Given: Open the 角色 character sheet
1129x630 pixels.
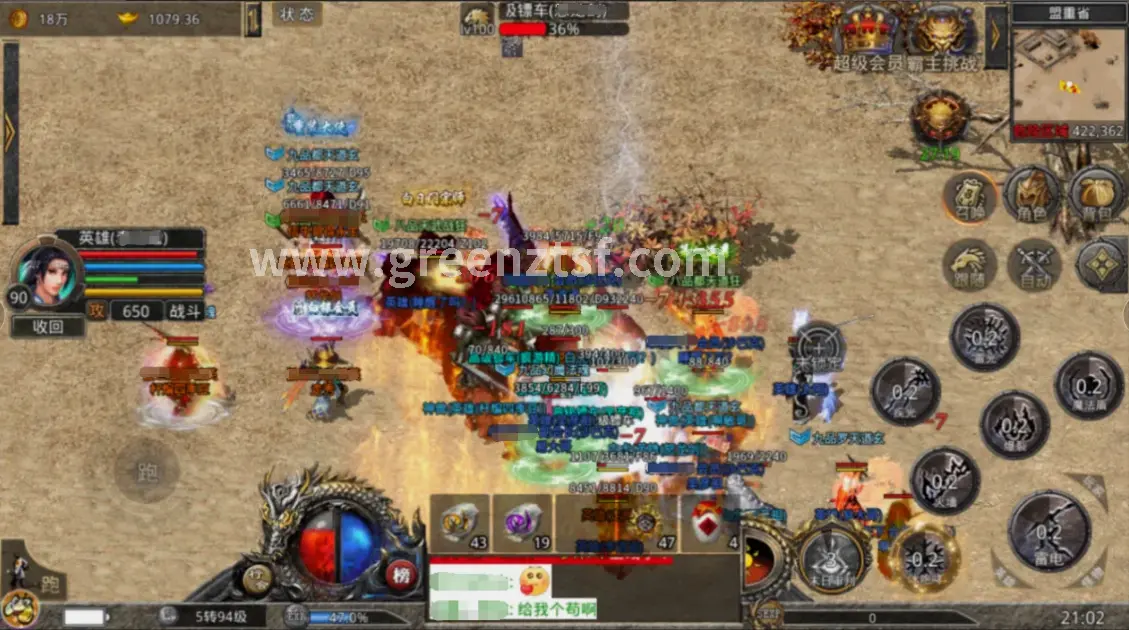Looking at the screenshot, I should pyautogui.click(x=1032, y=194).
